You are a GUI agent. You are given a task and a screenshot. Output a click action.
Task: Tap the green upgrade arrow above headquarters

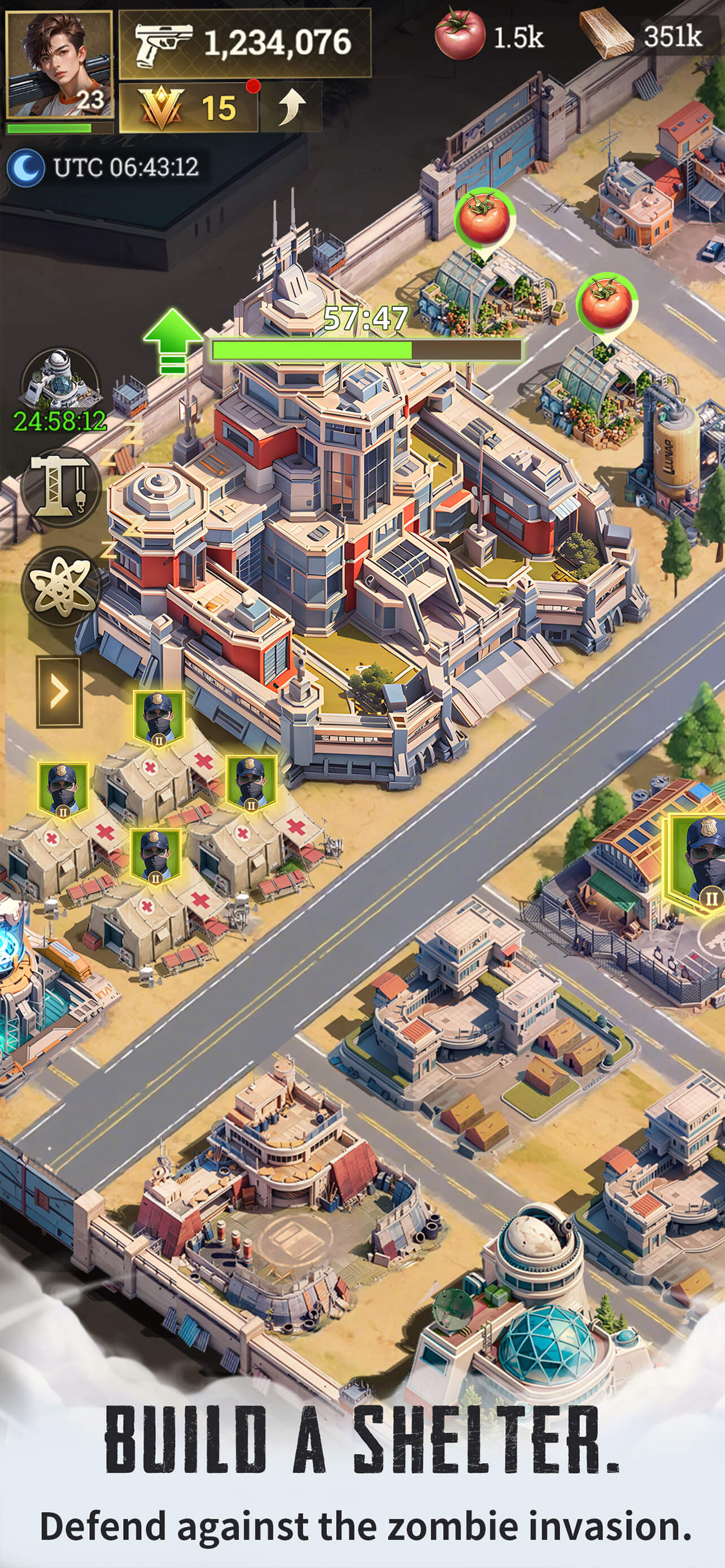coord(173,341)
